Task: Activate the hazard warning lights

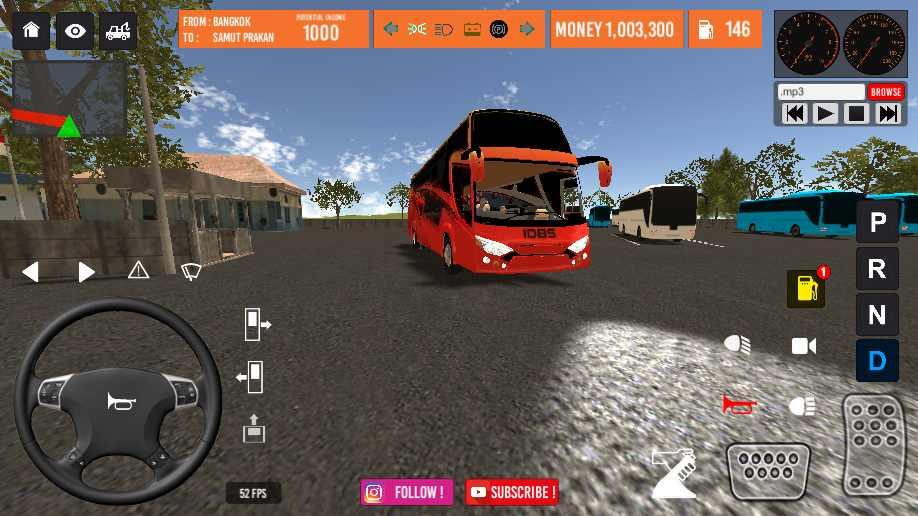Action: [x=138, y=270]
